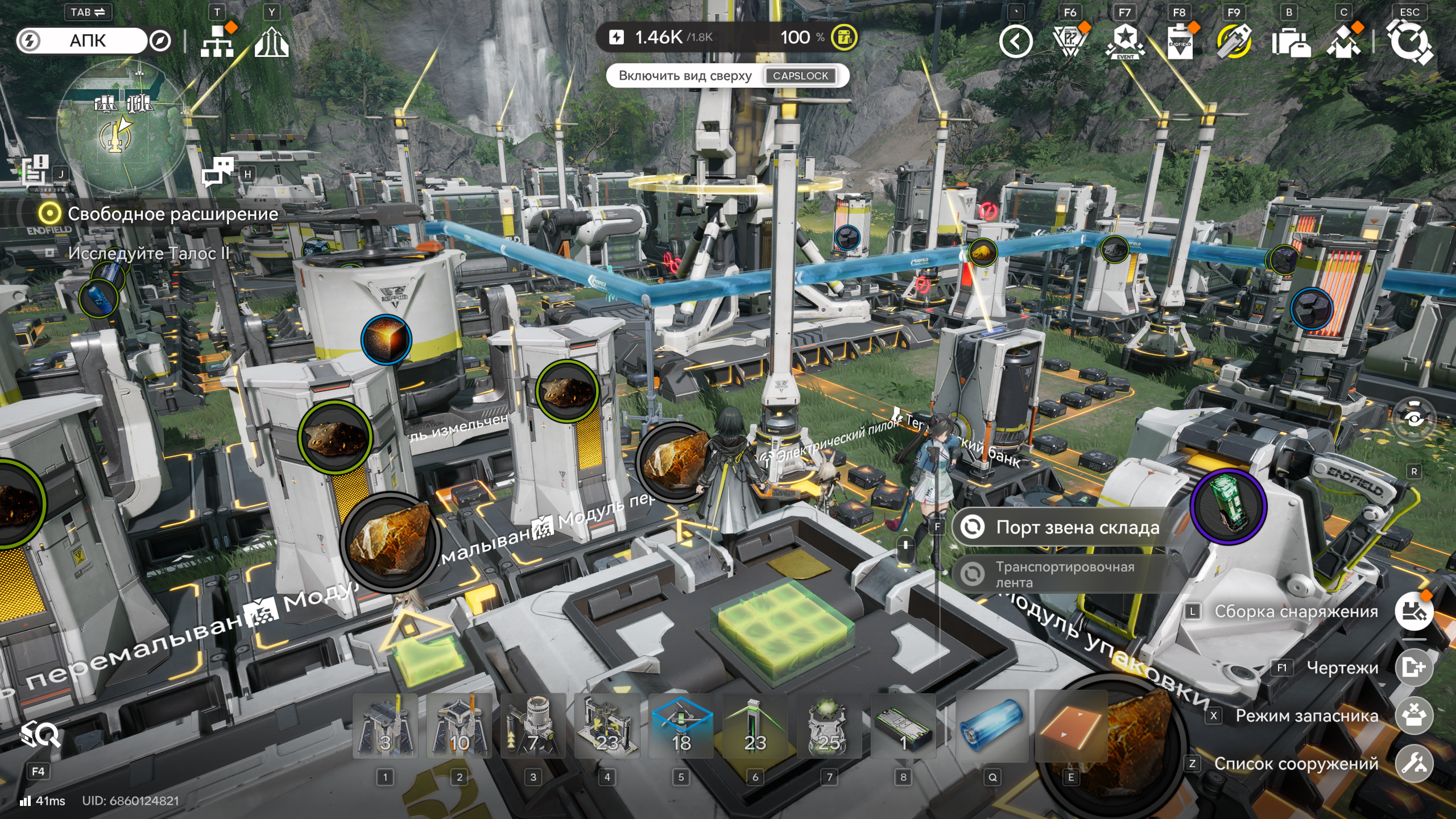Activate Режим запасника storage mode

click(1413, 715)
